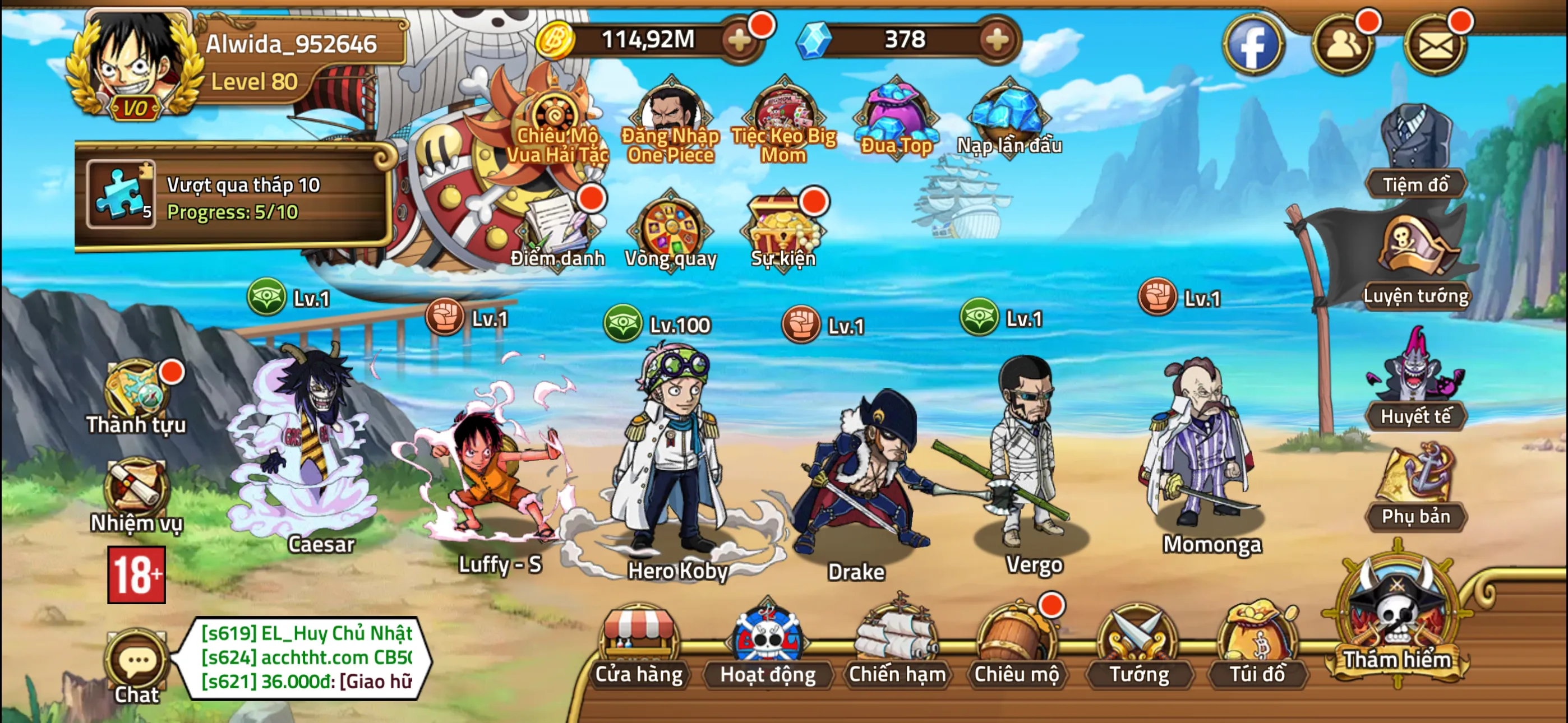Open the Vượt qua tháp quest tracker
Viewport: 1568px width, 723px height.
tap(234, 196)
